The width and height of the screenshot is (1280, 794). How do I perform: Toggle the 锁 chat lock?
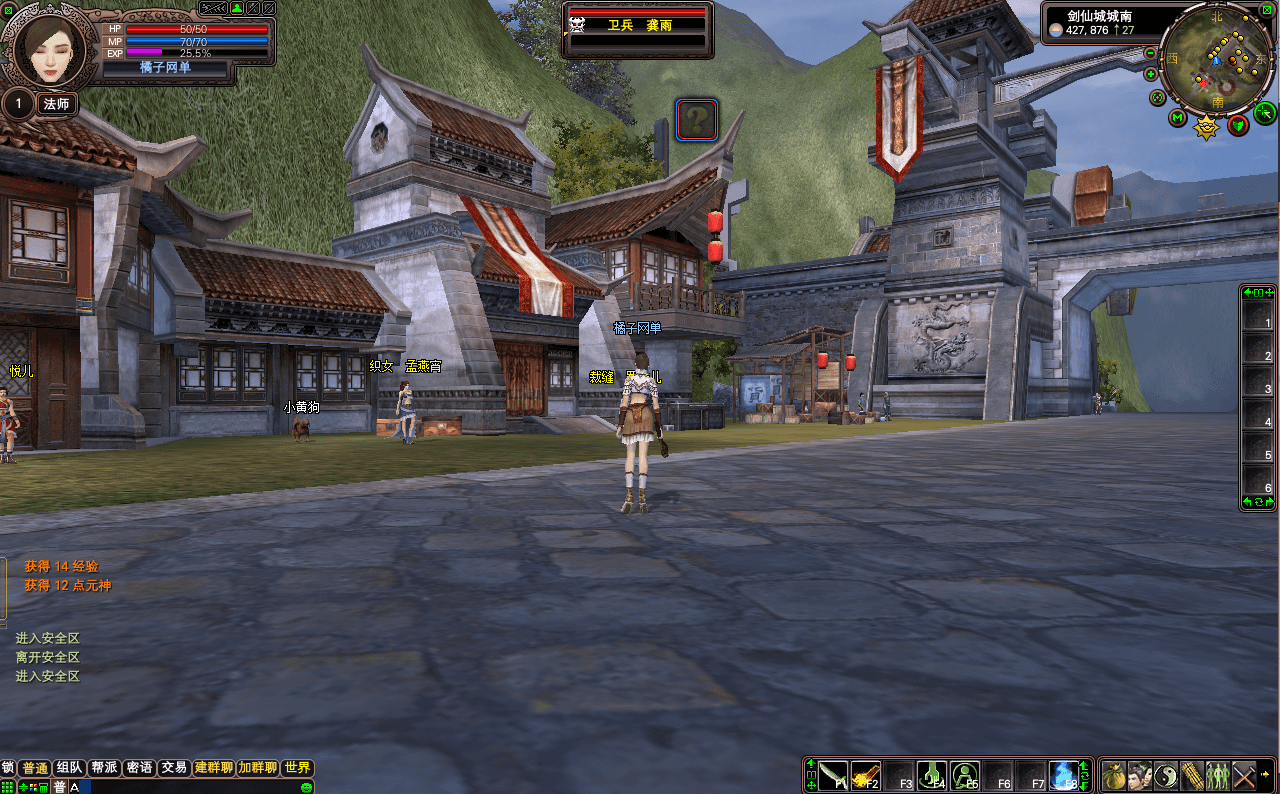pyautogui.click(x=8, y=768)
